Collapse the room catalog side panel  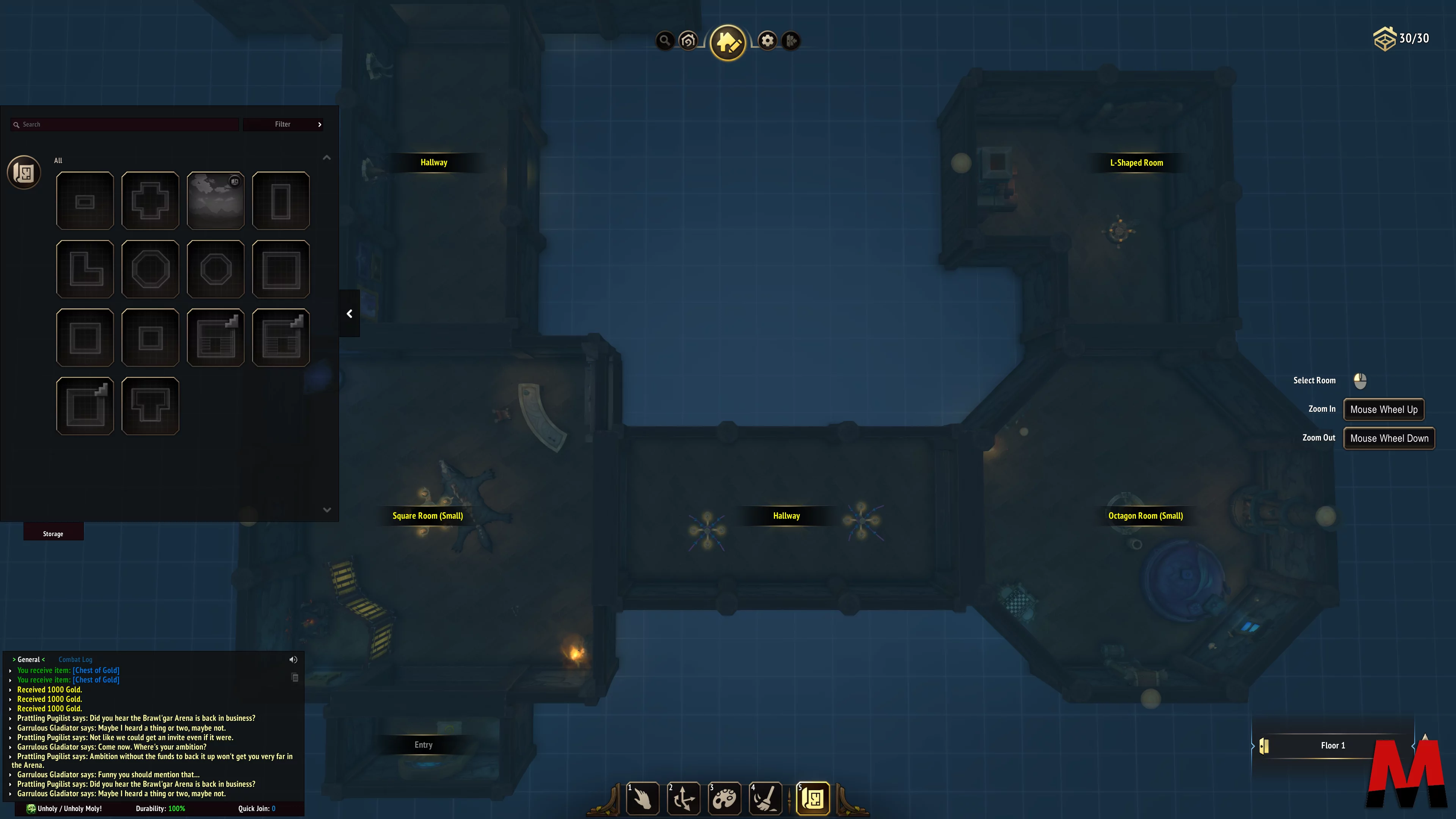click(x=349, y=314)
